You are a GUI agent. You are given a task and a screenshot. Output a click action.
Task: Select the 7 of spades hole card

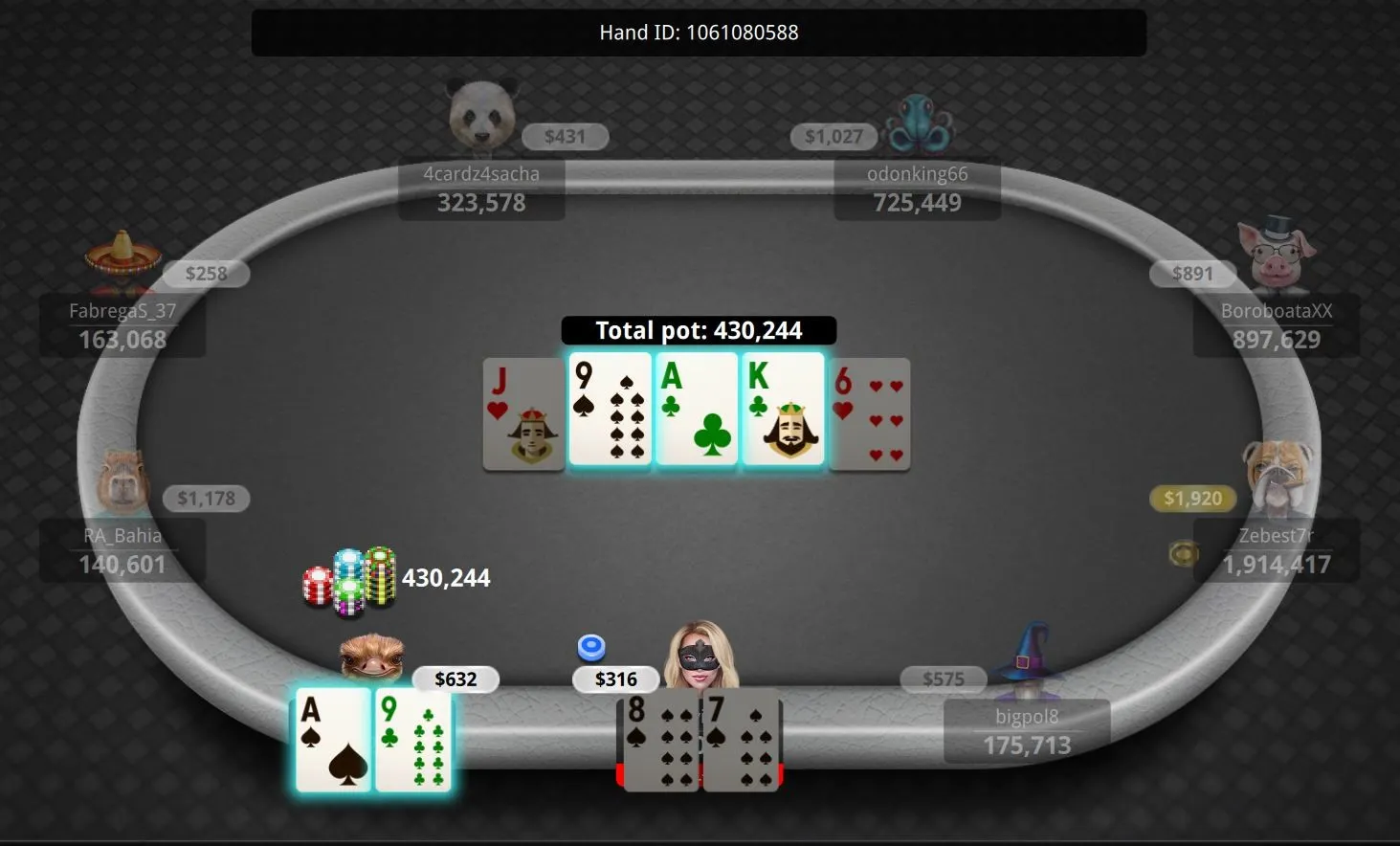(744, 742)
